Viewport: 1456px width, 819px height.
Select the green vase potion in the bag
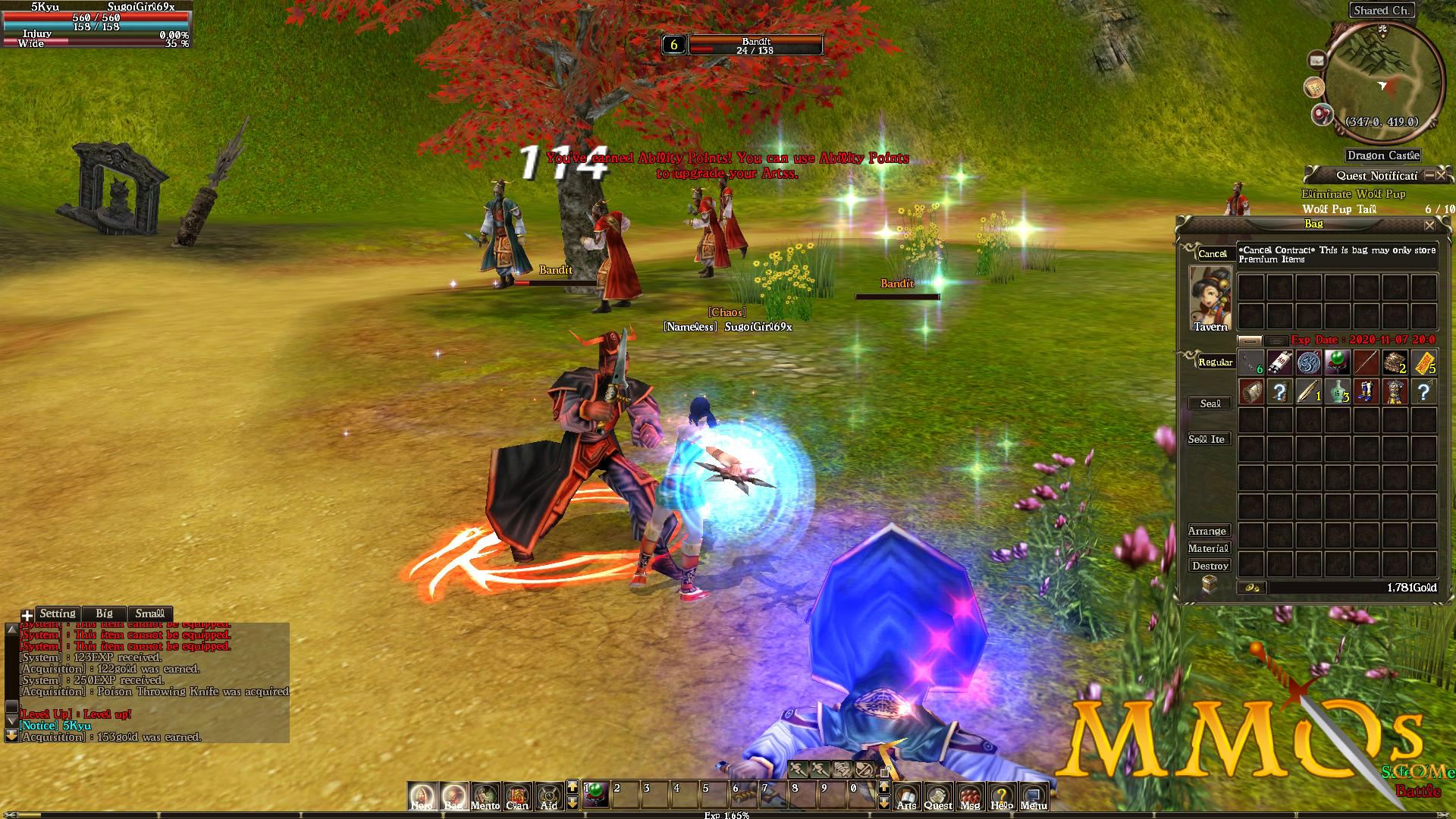(1337, 391)
